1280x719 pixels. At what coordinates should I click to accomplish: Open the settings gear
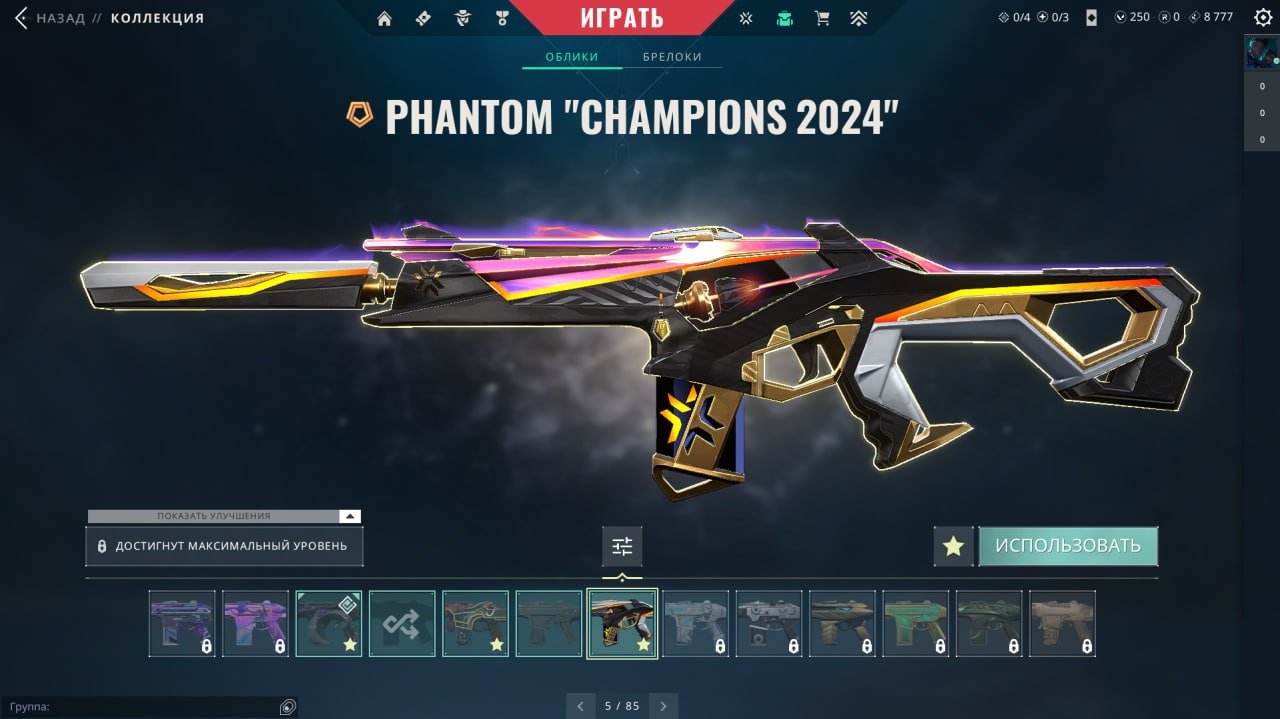click(1263, 17)
